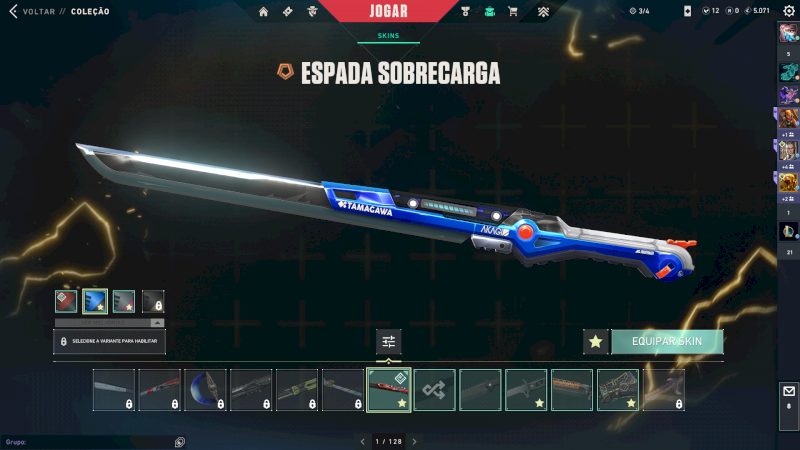Favorite the skin with the star button
Image resolution: width=800 pixels, height=450 pixels.
click(596, 342)
